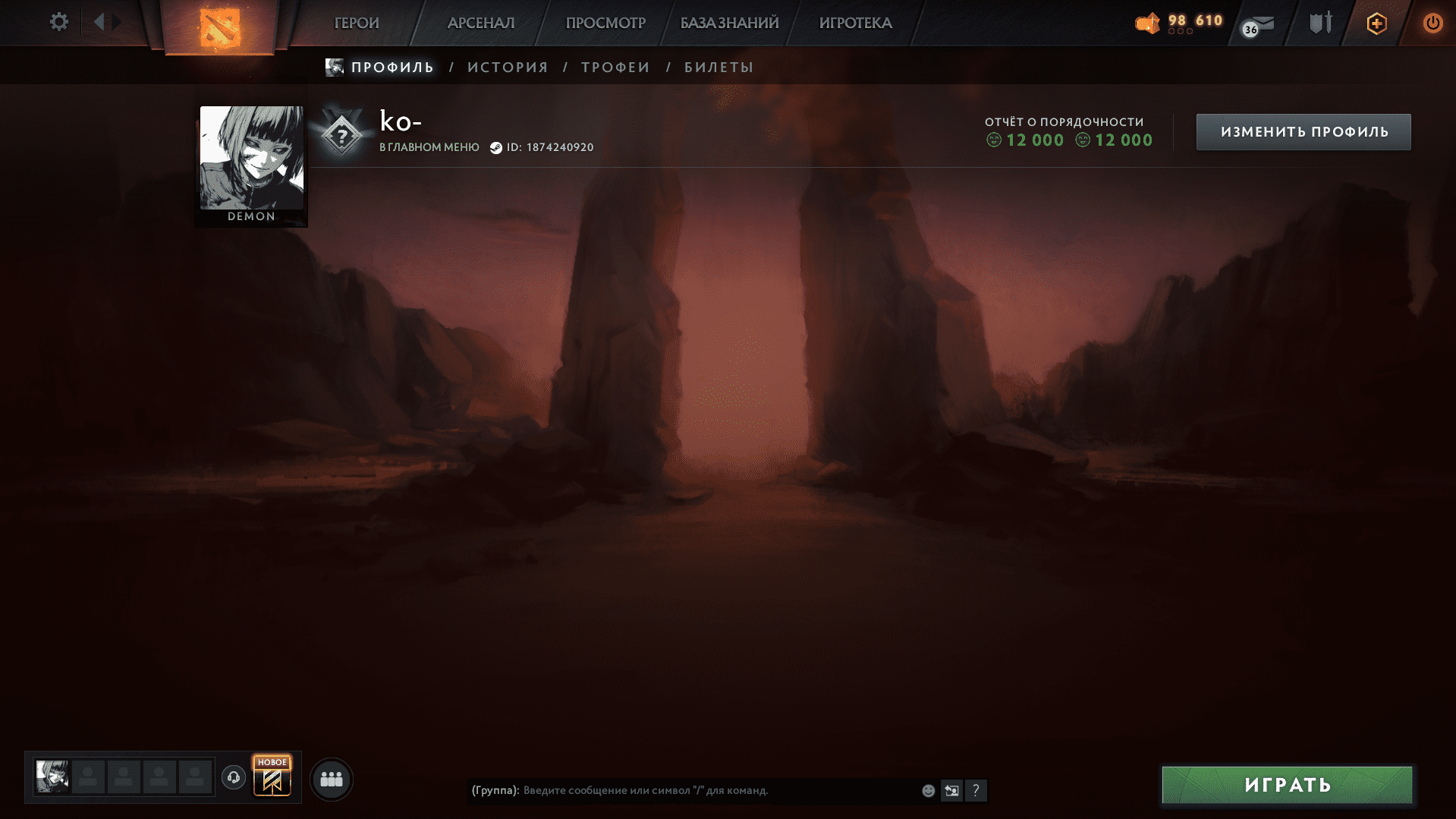
Task: Open mail notifications showing 36 unread
Action: [1256, 25]
